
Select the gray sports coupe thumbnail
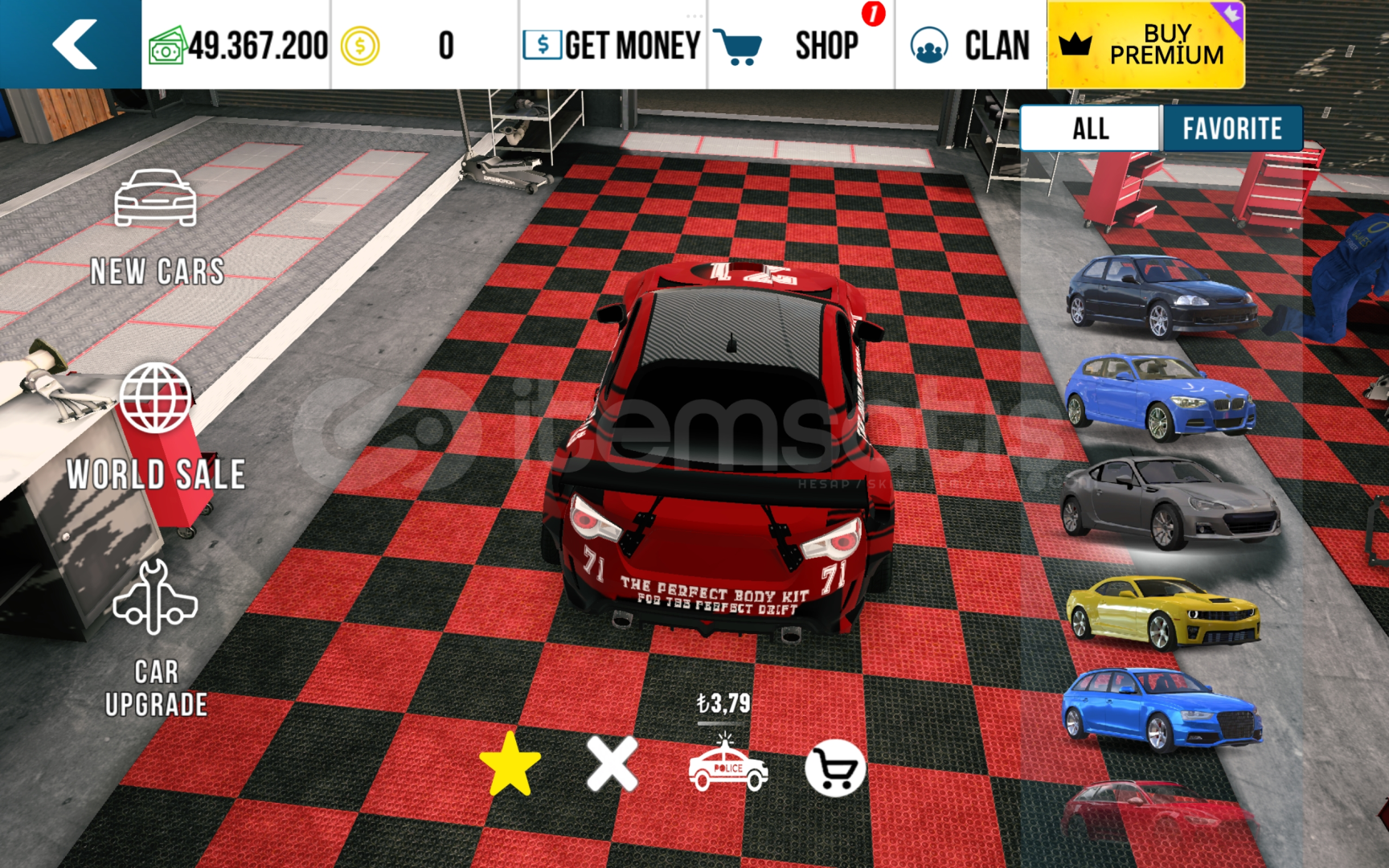point(1170,502)
